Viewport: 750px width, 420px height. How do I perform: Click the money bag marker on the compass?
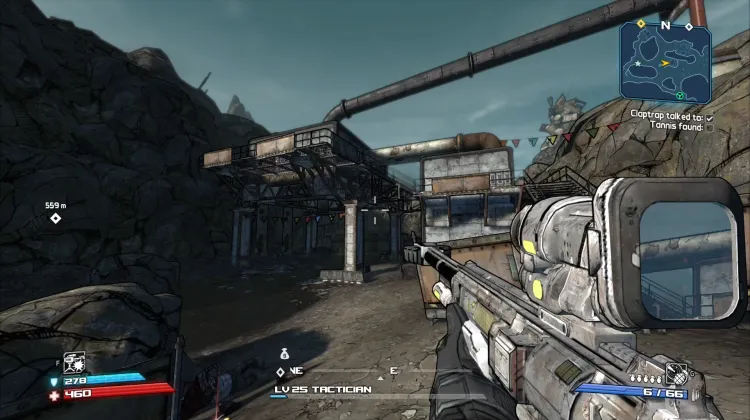284,353
